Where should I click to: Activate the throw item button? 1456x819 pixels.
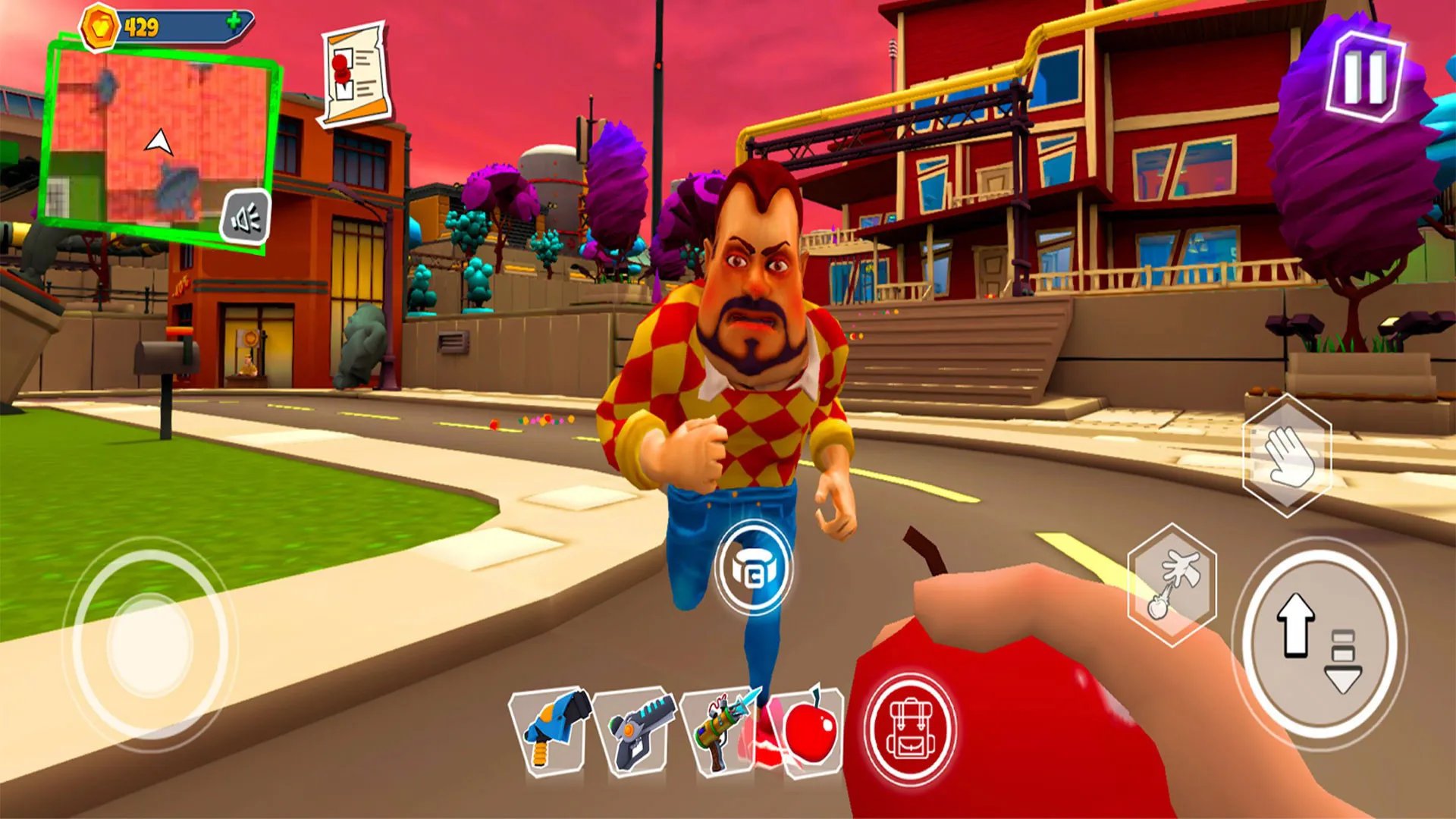coord(1172,585)
